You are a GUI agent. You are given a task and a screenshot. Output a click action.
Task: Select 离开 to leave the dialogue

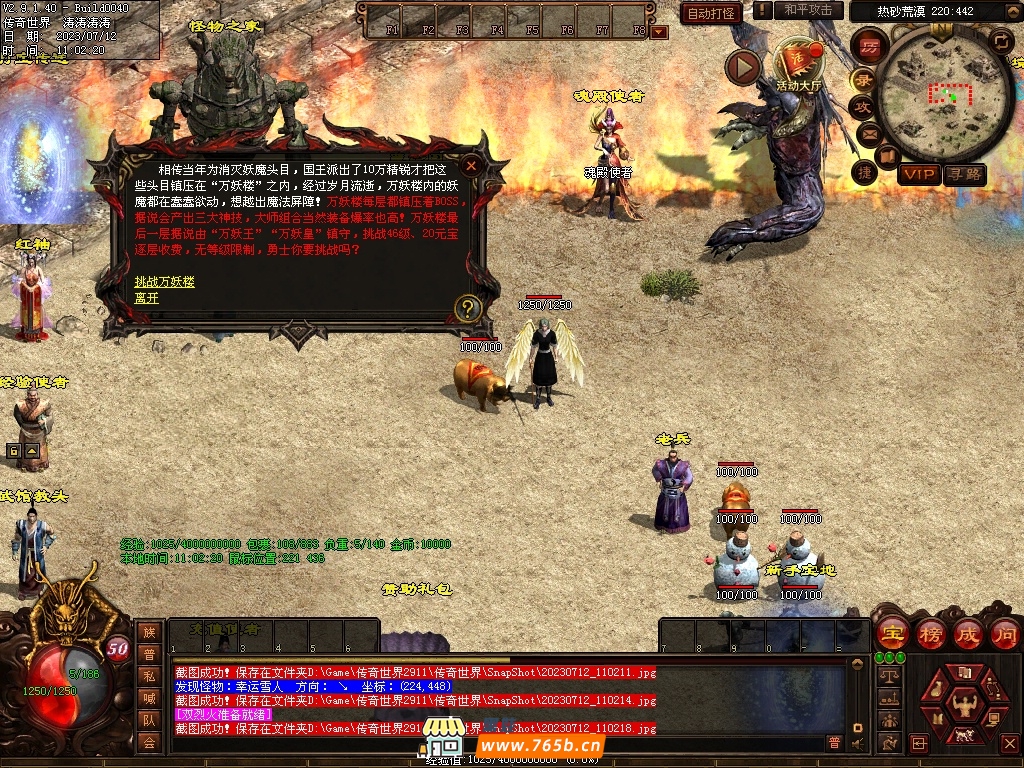tap(147, 298)
